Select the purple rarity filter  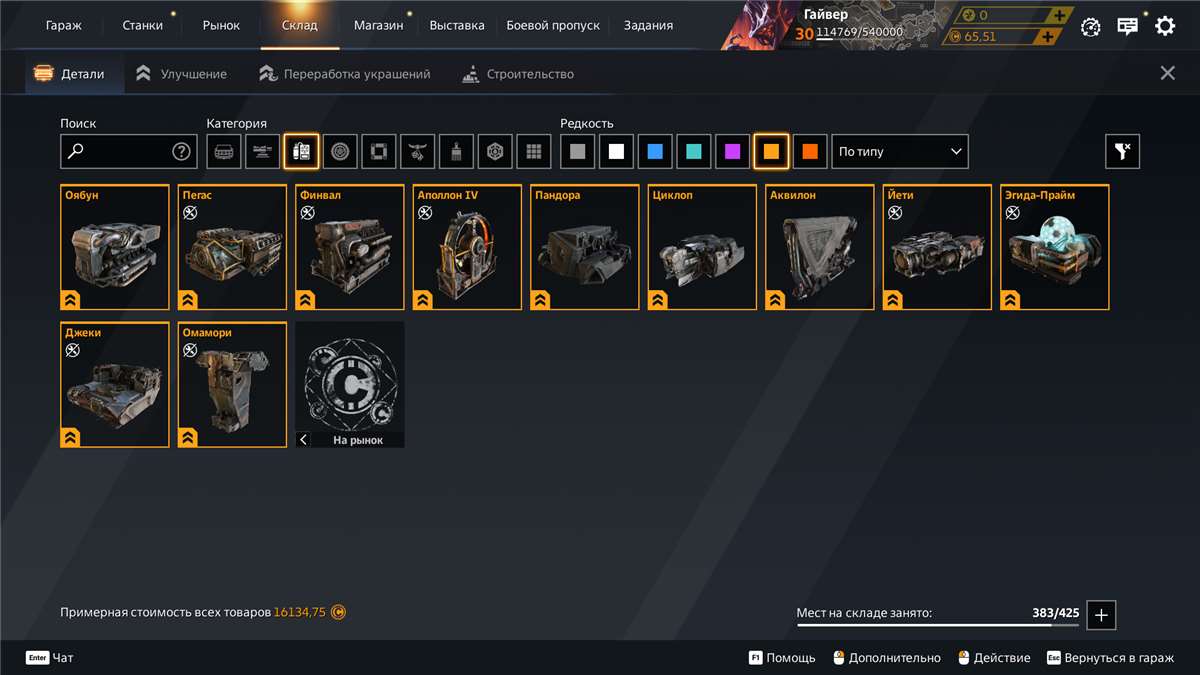tap(733, 152)
